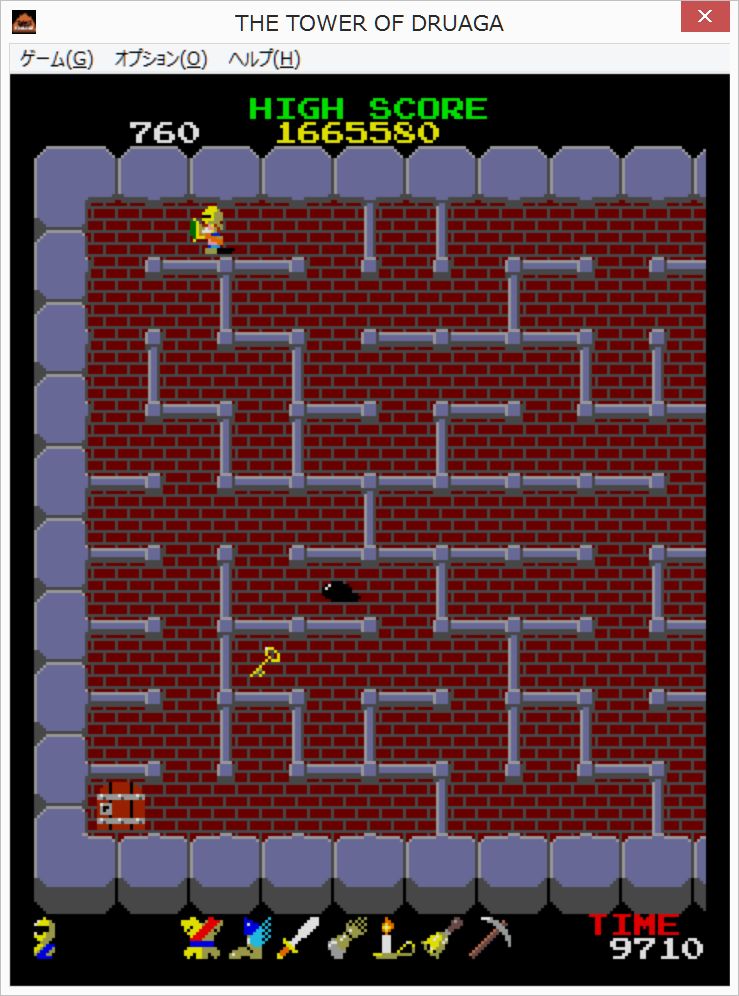Open the ゲーム(G) menu

point(57,59)
